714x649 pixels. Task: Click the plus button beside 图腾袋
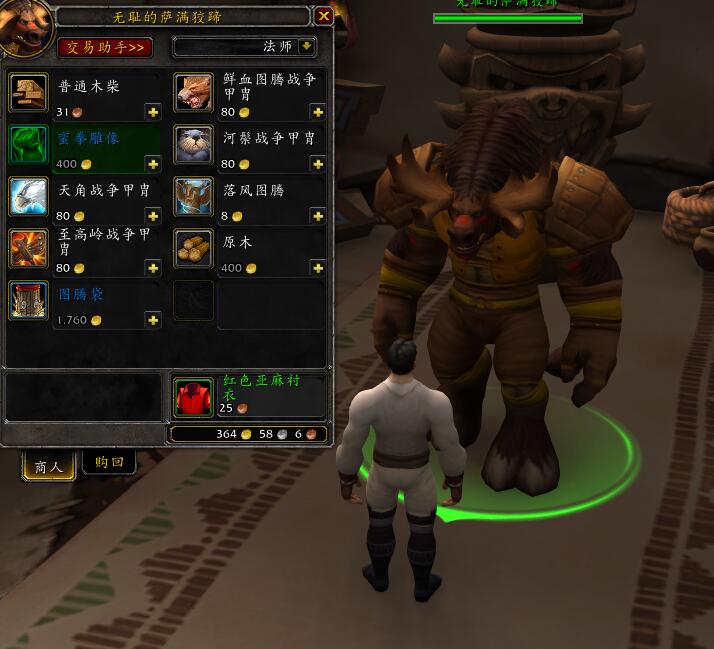(x=153, y=320)
